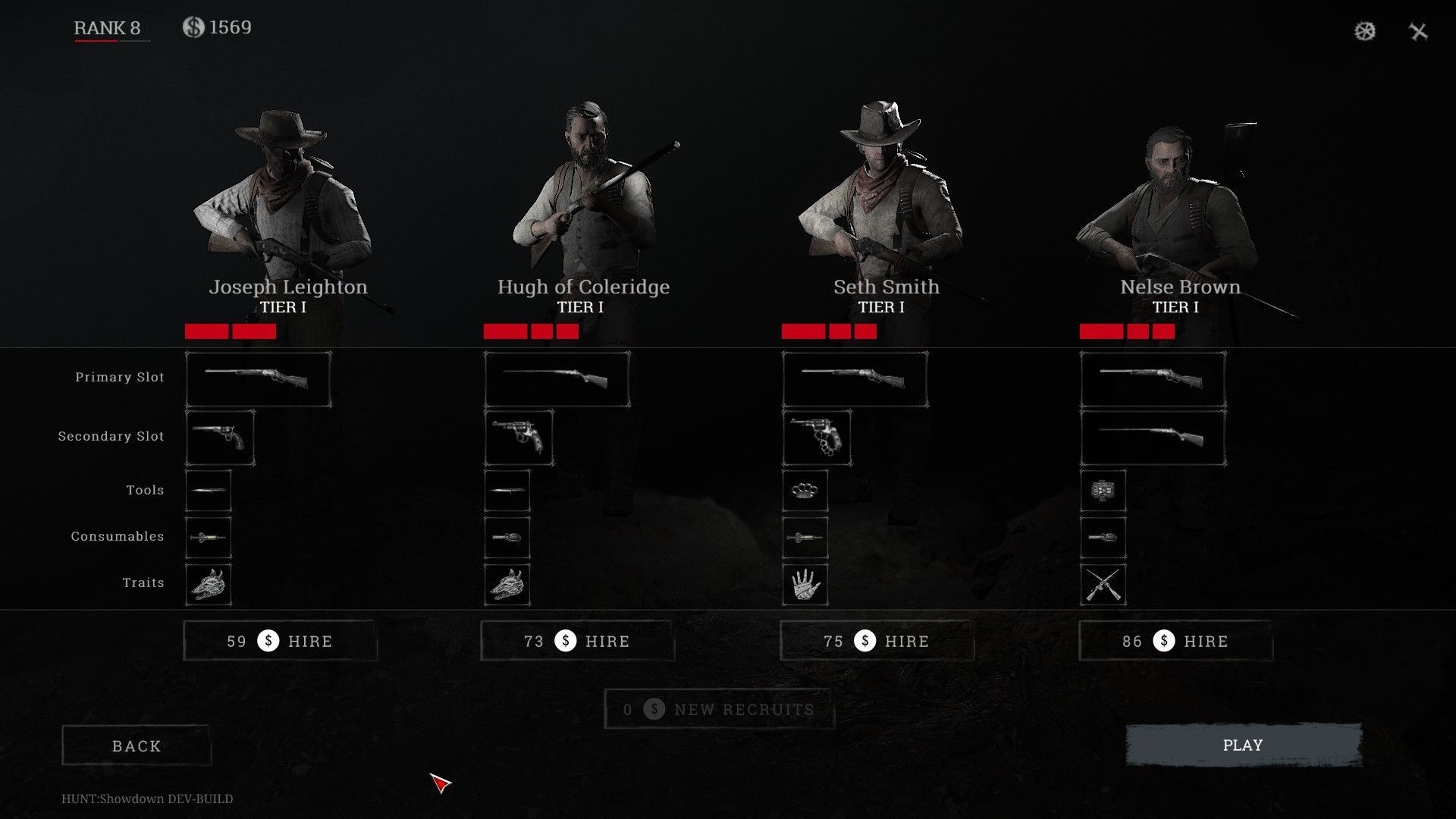Select Seth Smith's knuckle-guard revolver slot
The height and width of the screenshot is (819, 1456).
click(817, 438)
